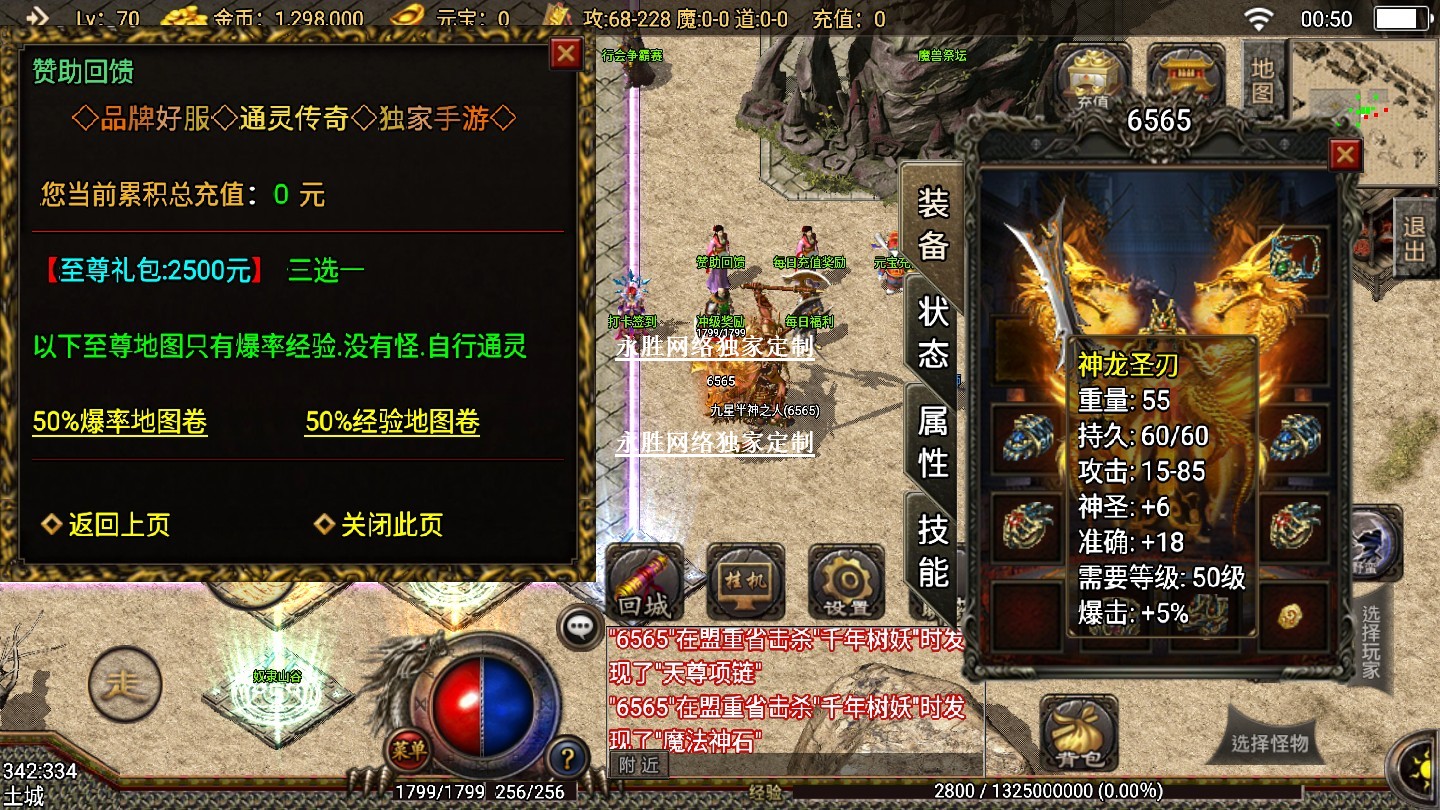Tap the 选择怪物 target monster button
Viewport: 1440px width, 810px height.
(1269, 744)
